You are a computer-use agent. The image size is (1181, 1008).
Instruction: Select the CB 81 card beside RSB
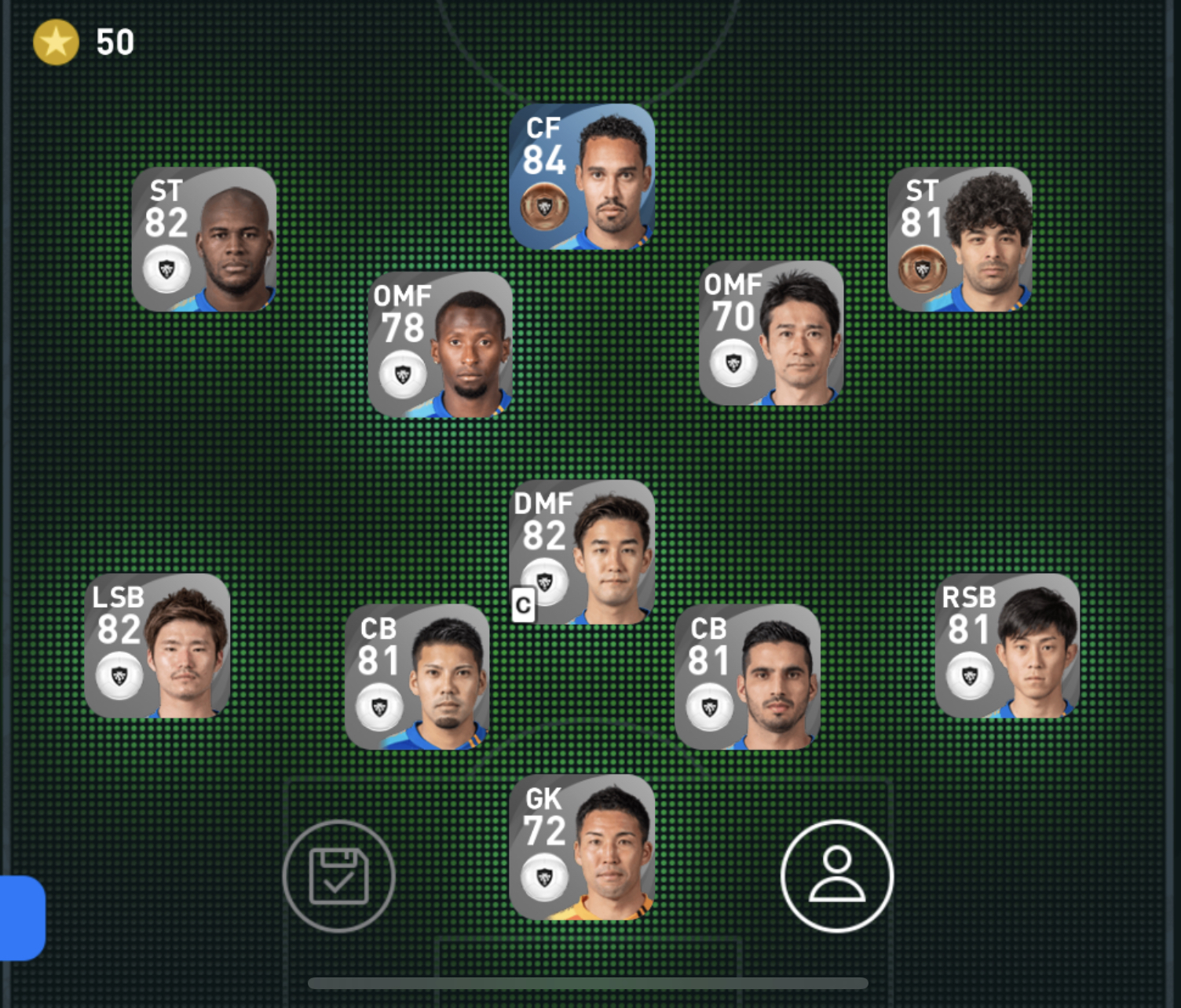[x=748, y=677]
